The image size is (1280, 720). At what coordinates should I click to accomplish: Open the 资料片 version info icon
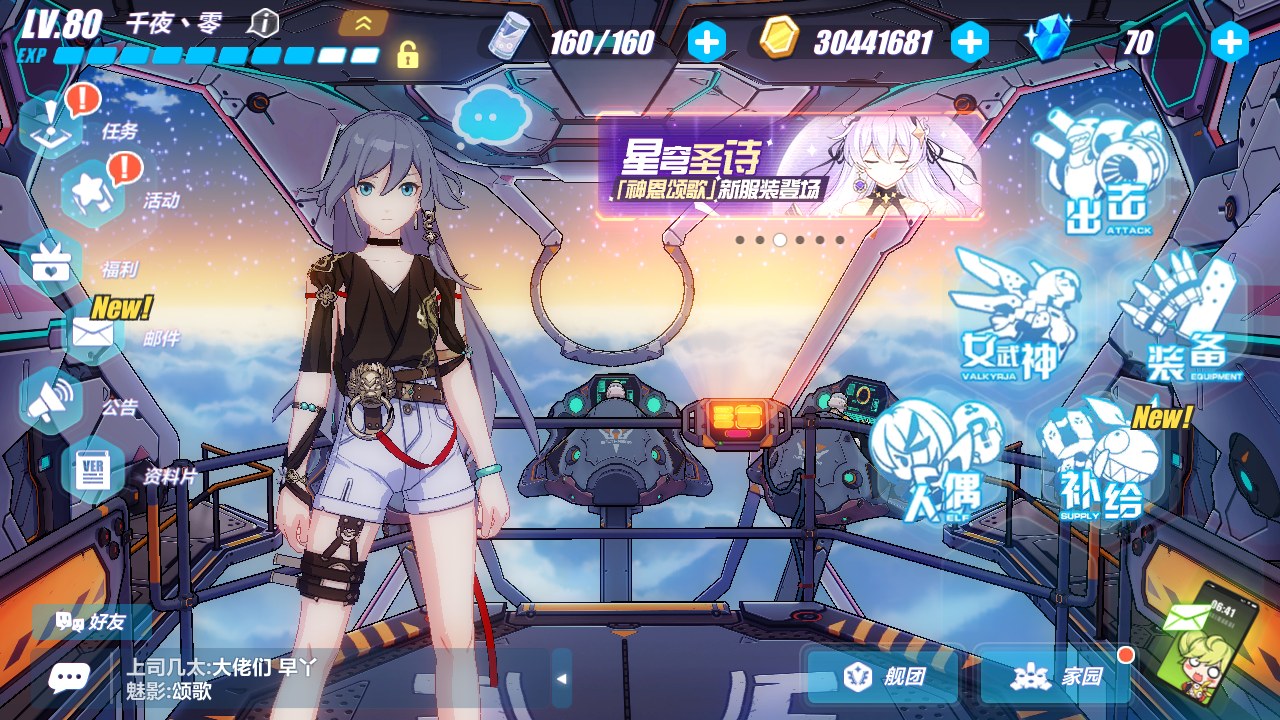click(x=92, y=470)
